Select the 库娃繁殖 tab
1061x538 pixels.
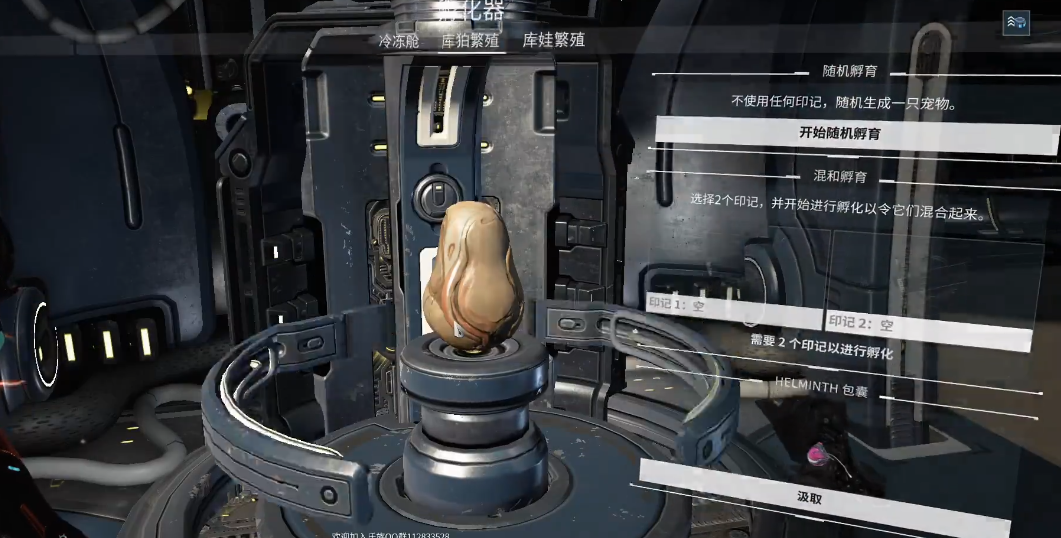tap(554, 41)
